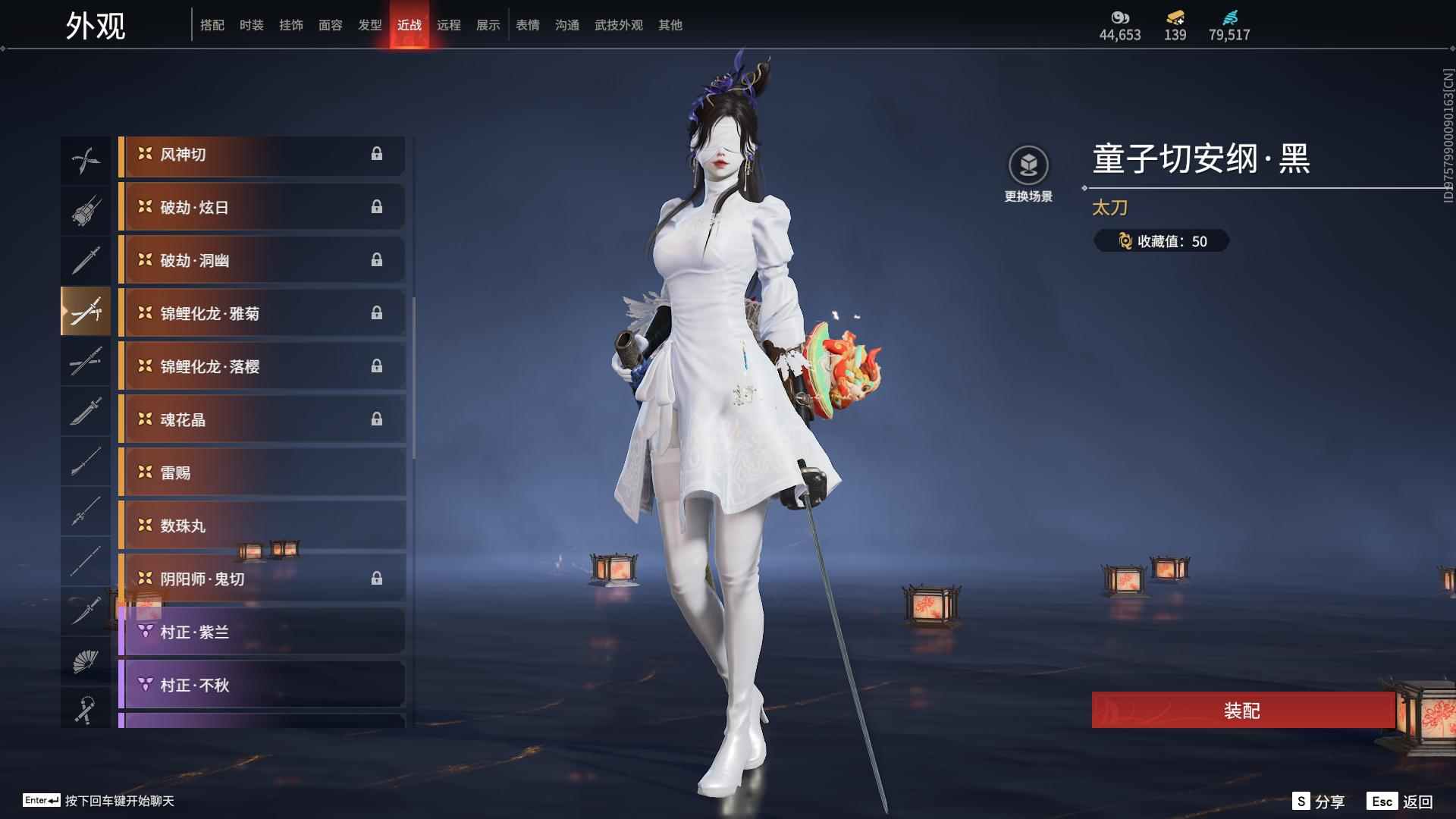This screenshot has width=1456, height=819.
Task: Select 锦鲤化龙·雅菊 from the list
Action: point(262,314)
